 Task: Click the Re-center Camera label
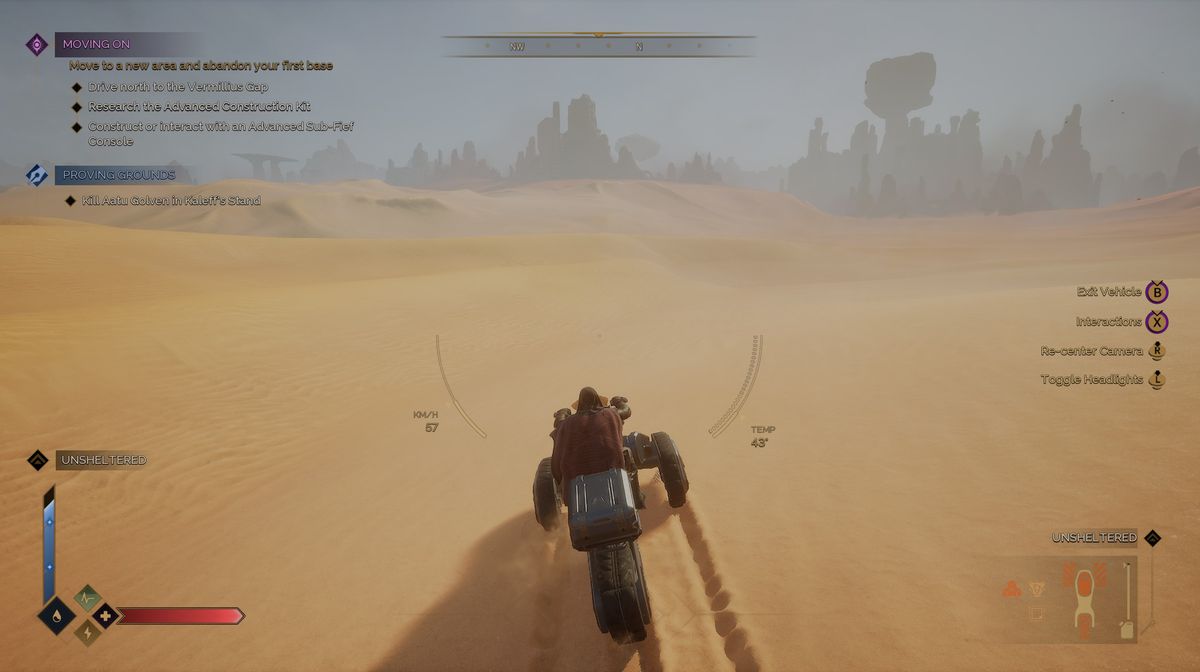[1091, 351]
